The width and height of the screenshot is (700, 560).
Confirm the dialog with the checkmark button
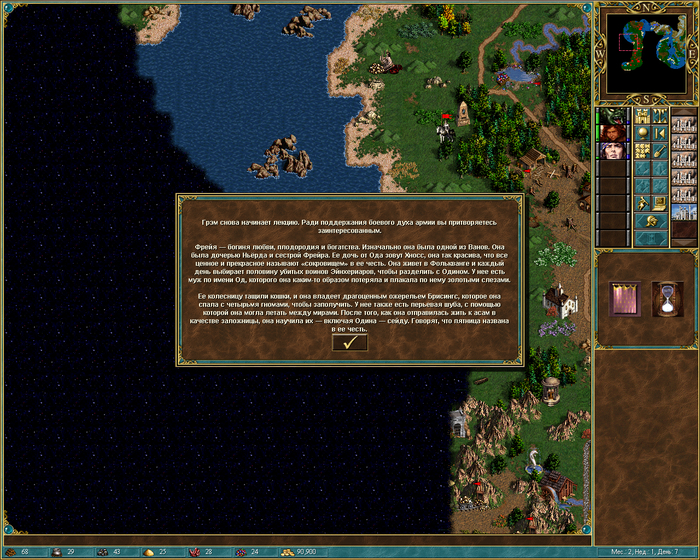pyautogui.click(x=349, y=342)
